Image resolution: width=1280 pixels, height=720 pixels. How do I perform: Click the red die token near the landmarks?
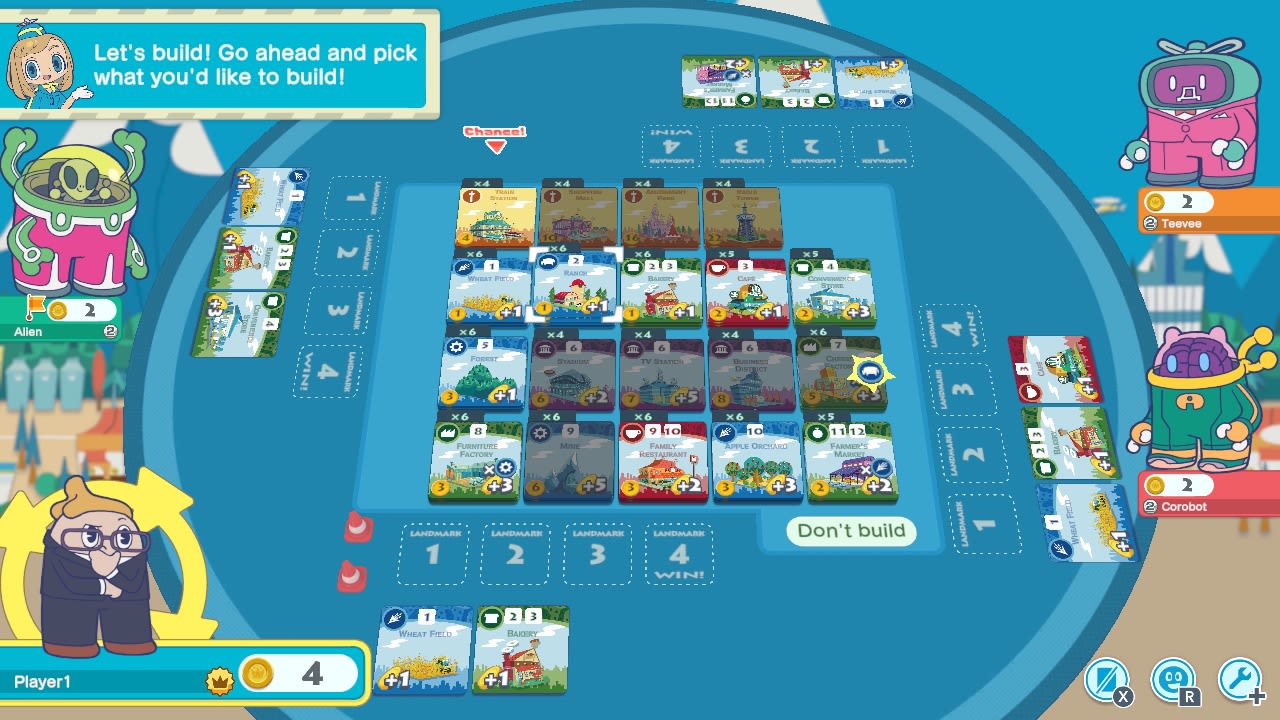click(356, 527)
